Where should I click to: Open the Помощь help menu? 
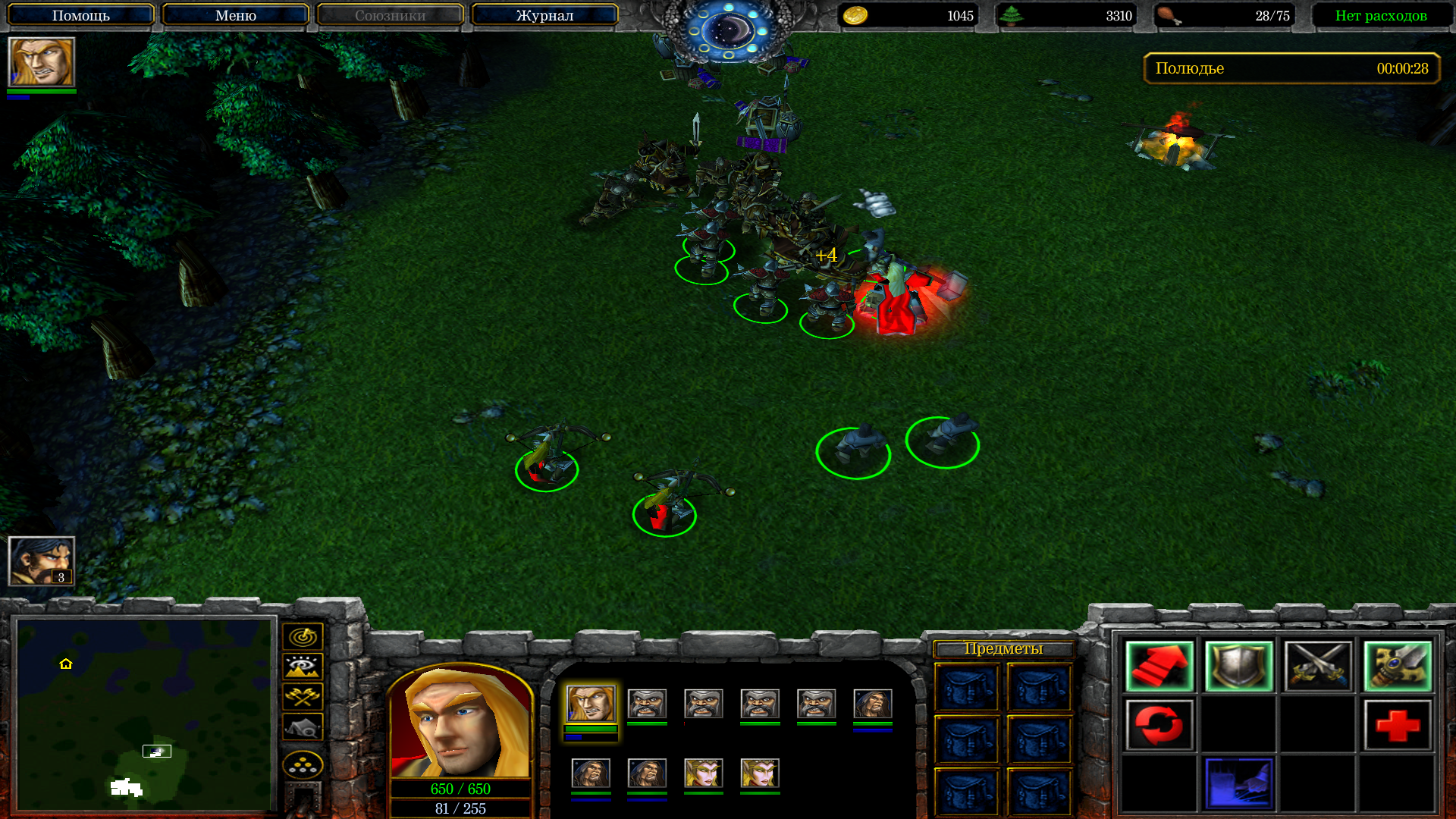click(x=81, y=15)
